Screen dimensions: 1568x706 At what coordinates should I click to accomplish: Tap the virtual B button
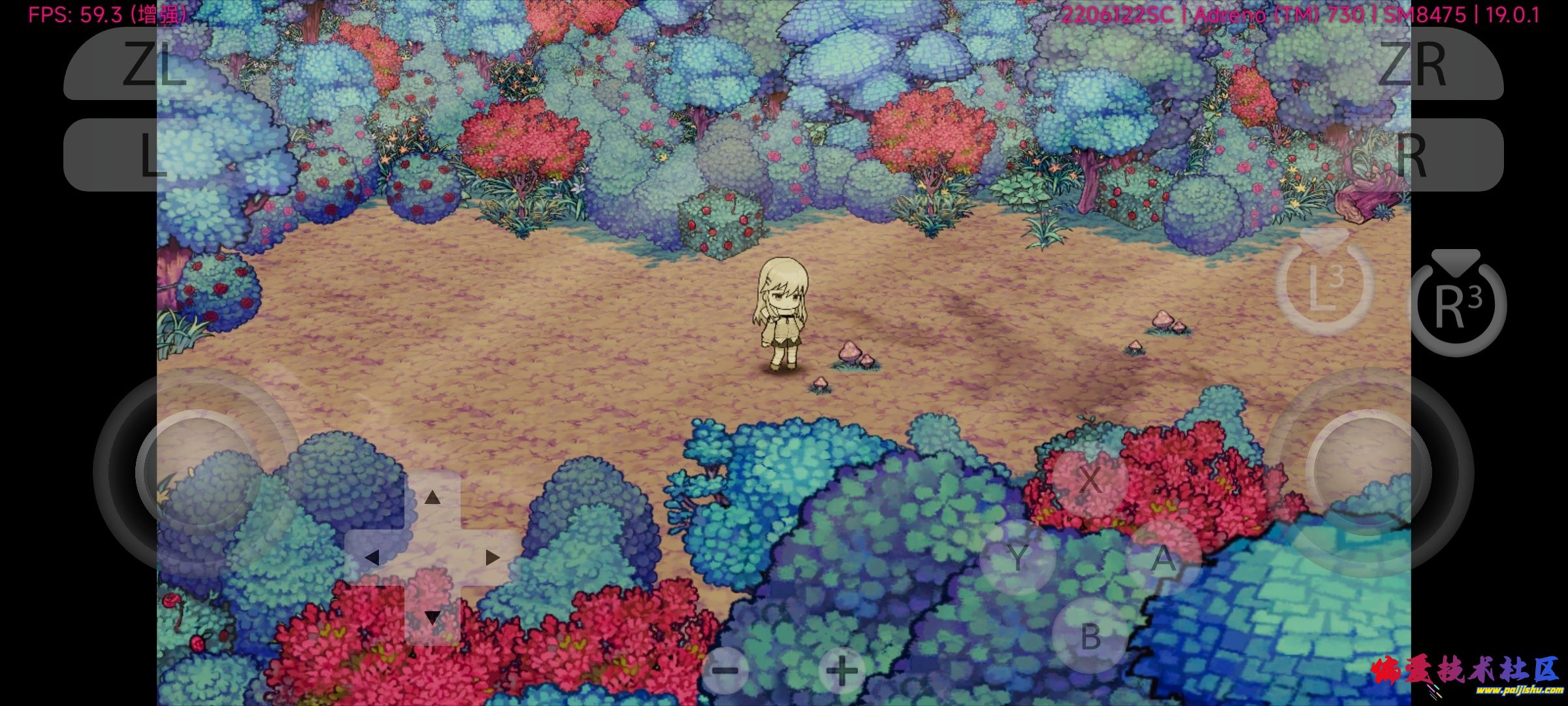pos(1090,635)
